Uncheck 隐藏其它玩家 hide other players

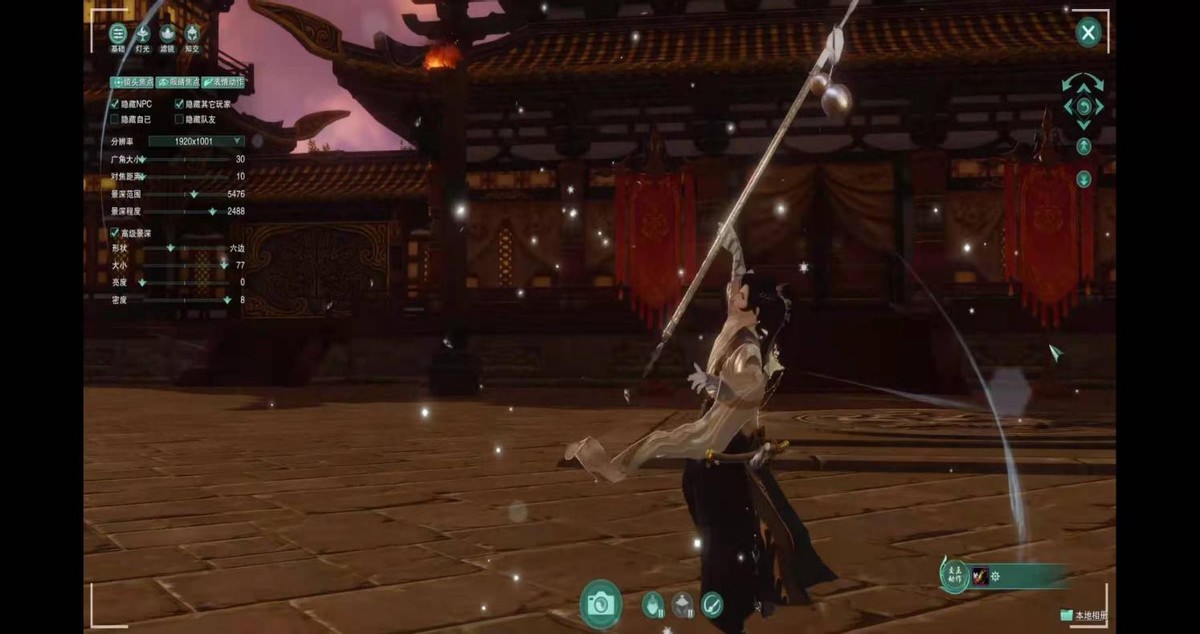click(x=180, y=104)
